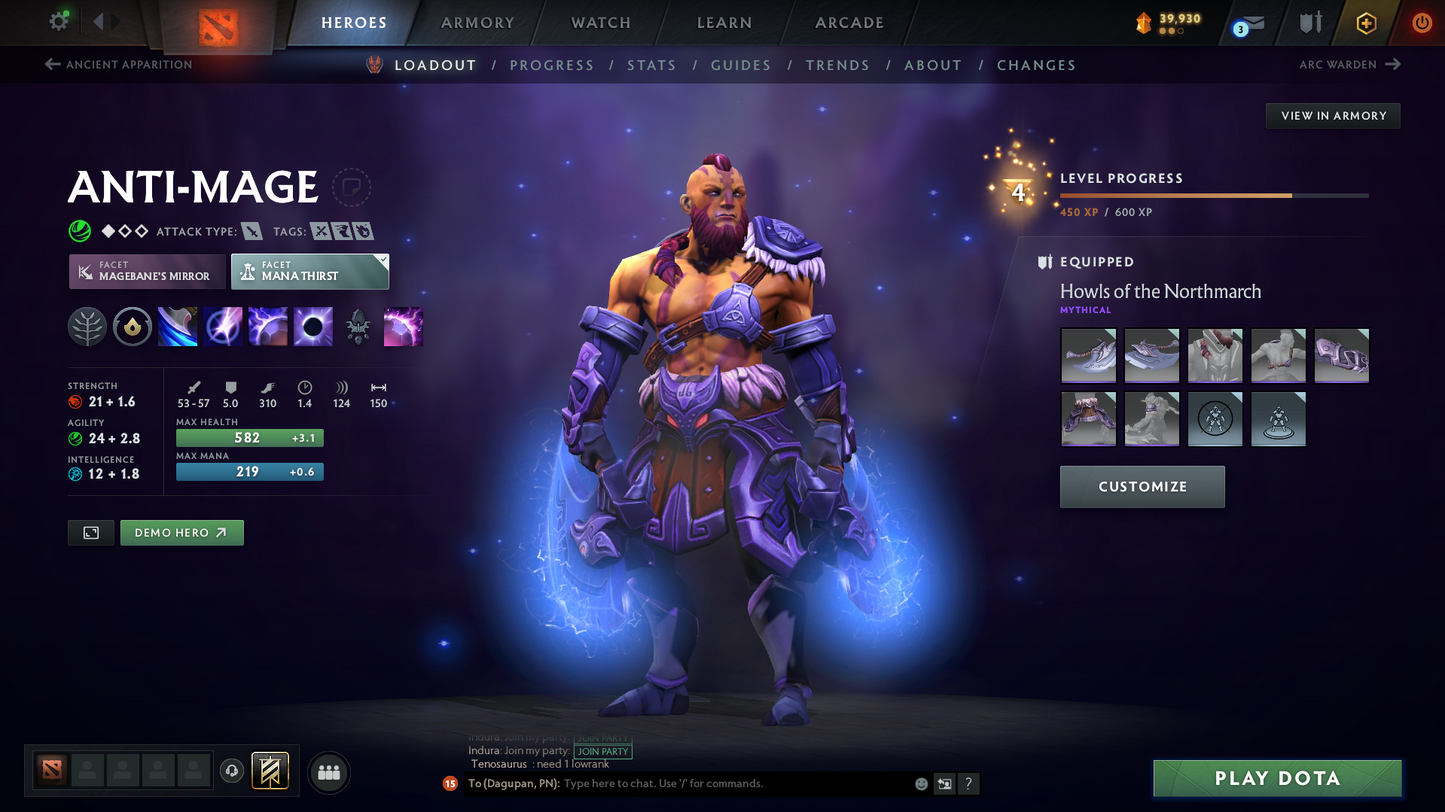The width and height of the screenshot is (1445, 812).
Task: View the Guides tab
Action: tap(740, 65)
